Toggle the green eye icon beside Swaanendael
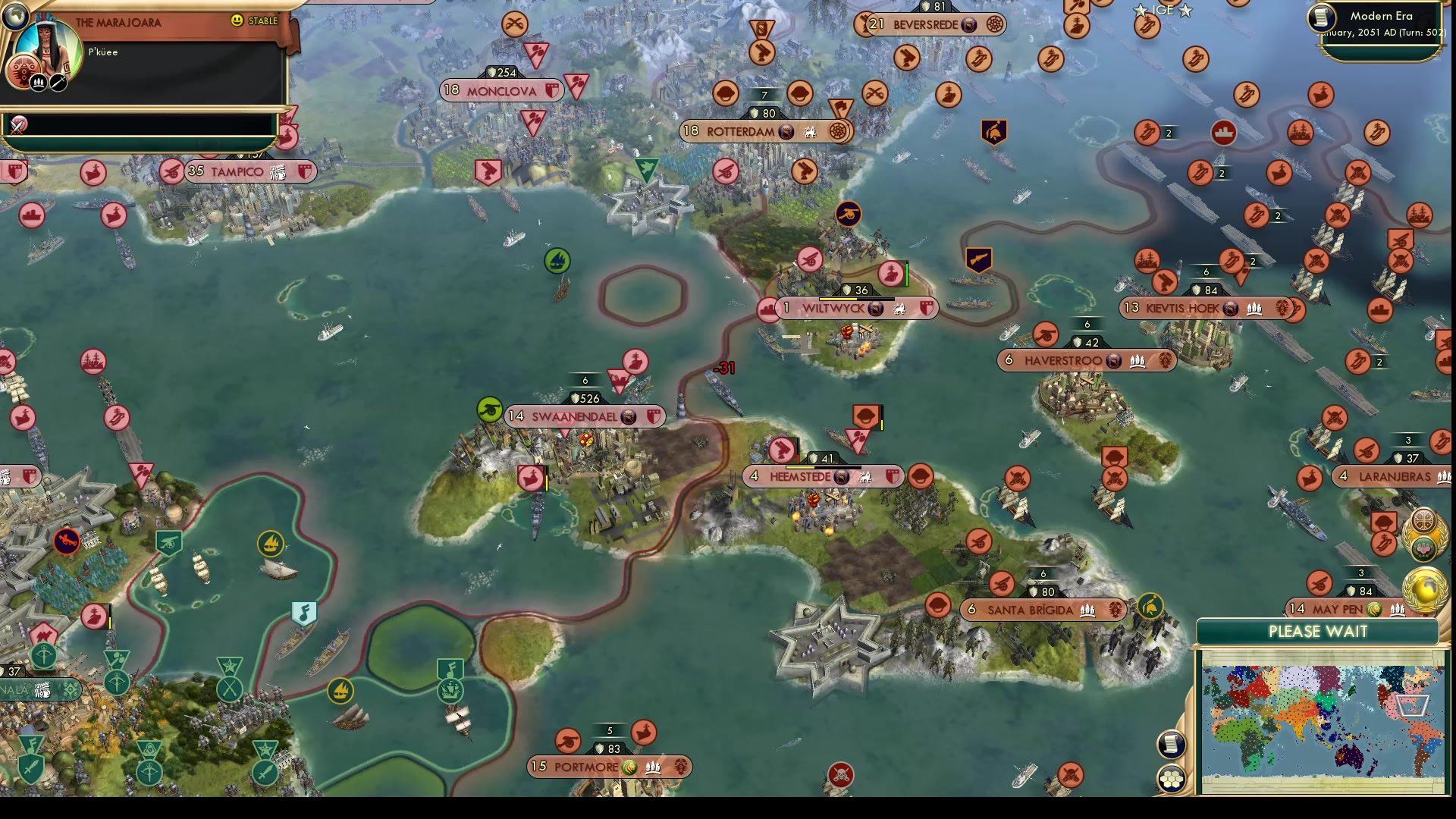 491,408
